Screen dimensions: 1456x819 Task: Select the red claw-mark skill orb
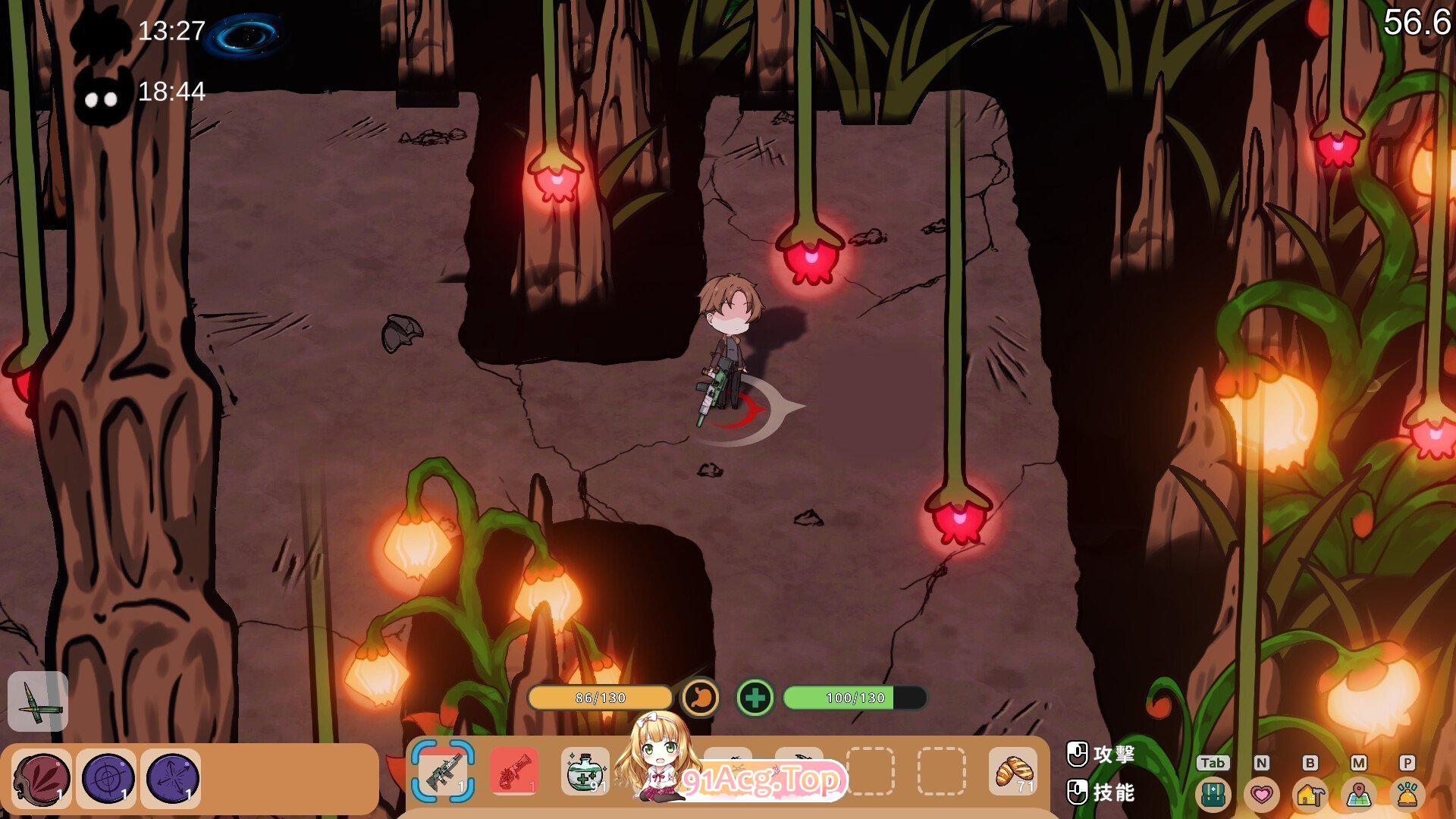click(x=42, y=778)
